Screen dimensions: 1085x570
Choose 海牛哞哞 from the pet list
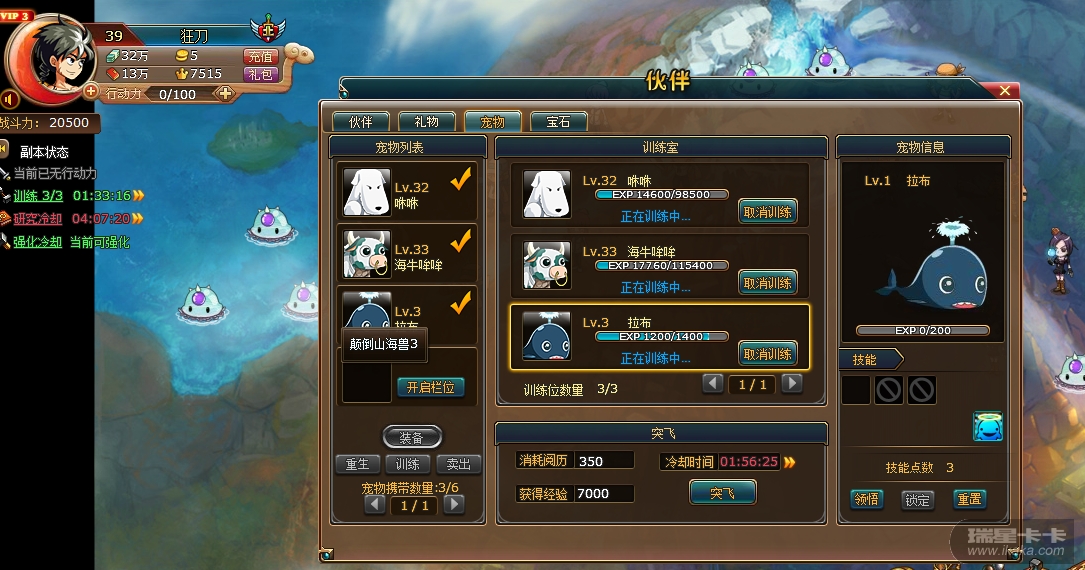point(406,254)
